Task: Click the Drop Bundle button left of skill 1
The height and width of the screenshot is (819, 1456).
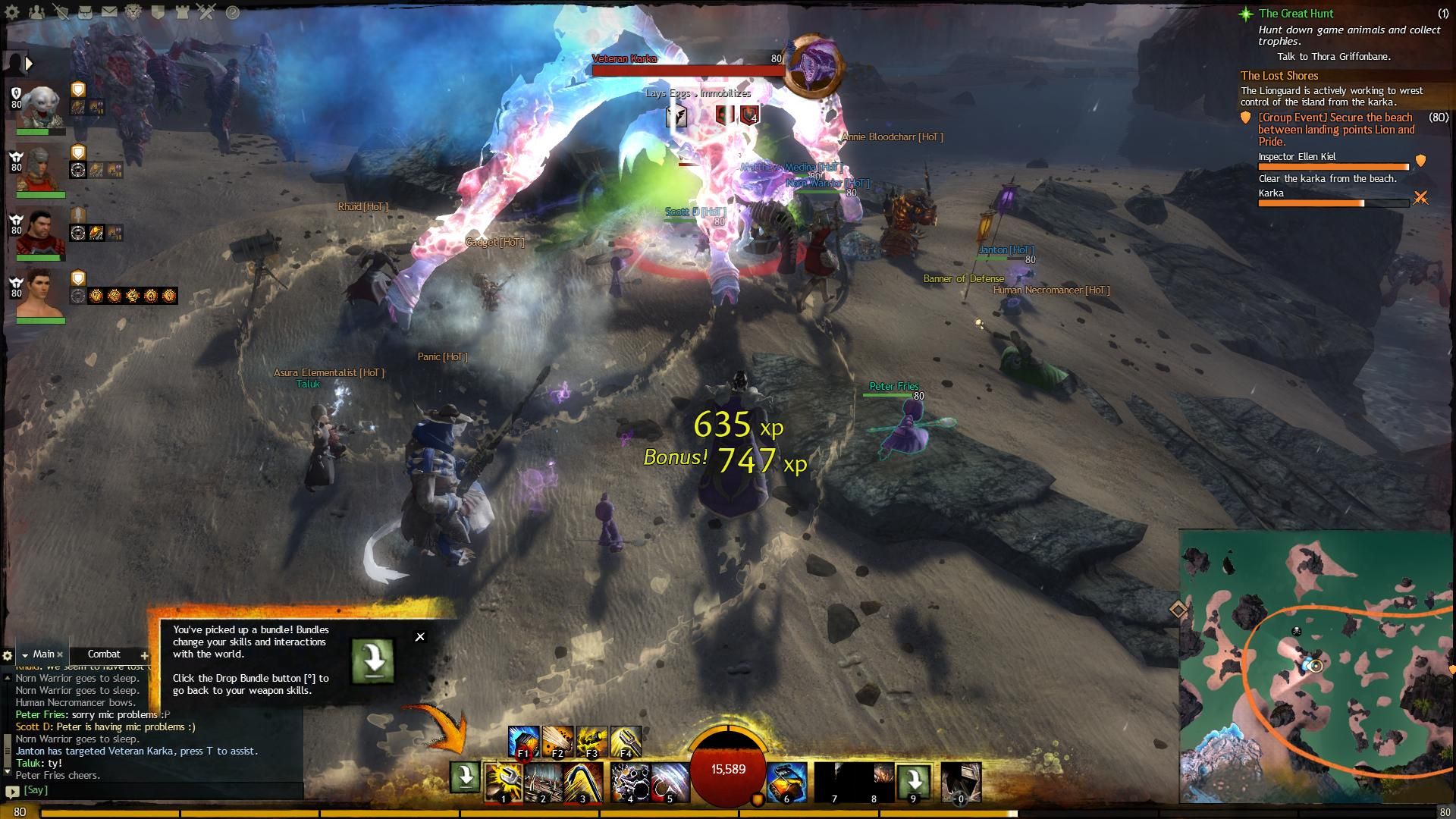Action: click(465, 777)
